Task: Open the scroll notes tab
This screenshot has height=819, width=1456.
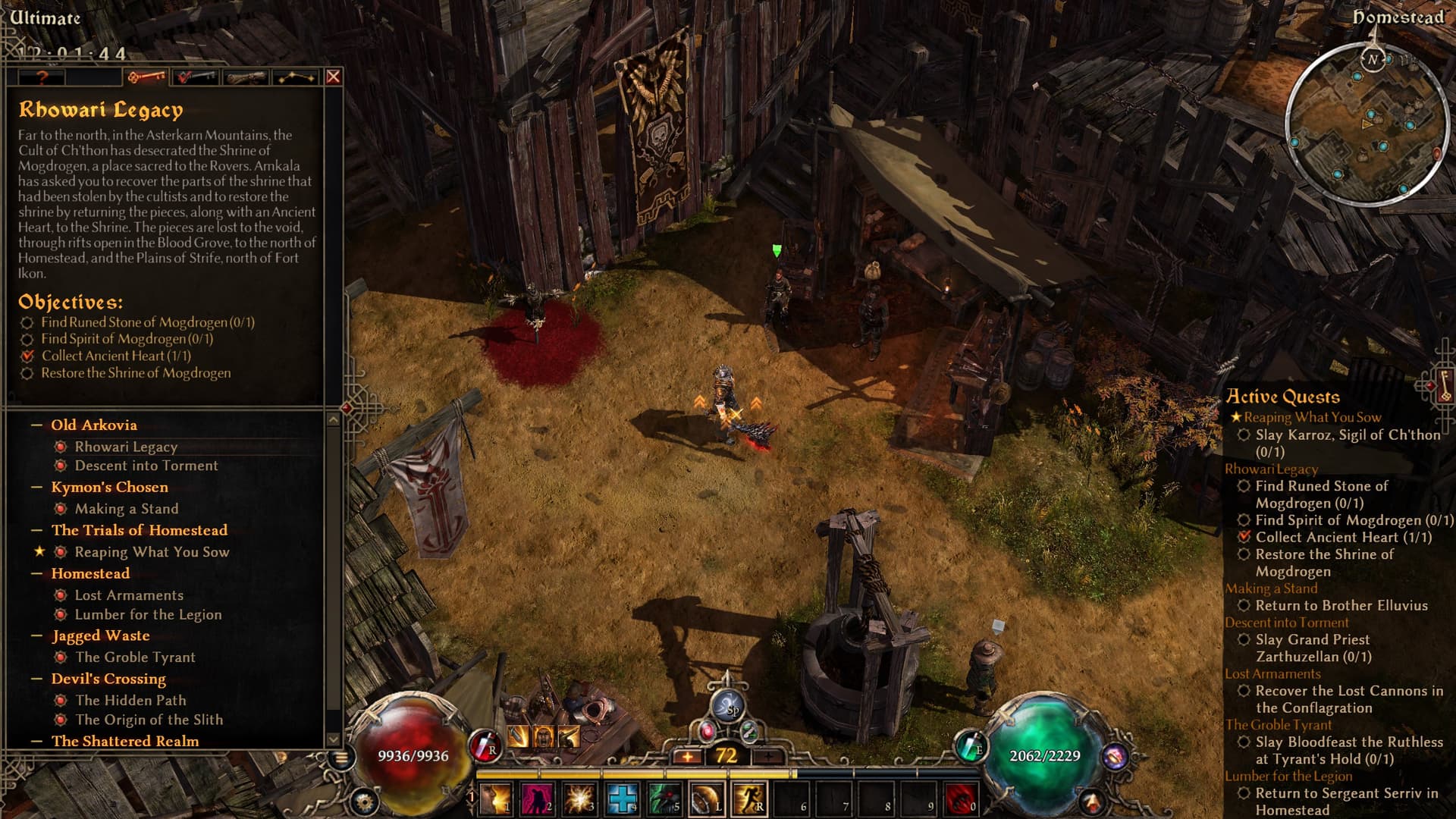Action: 246,77
